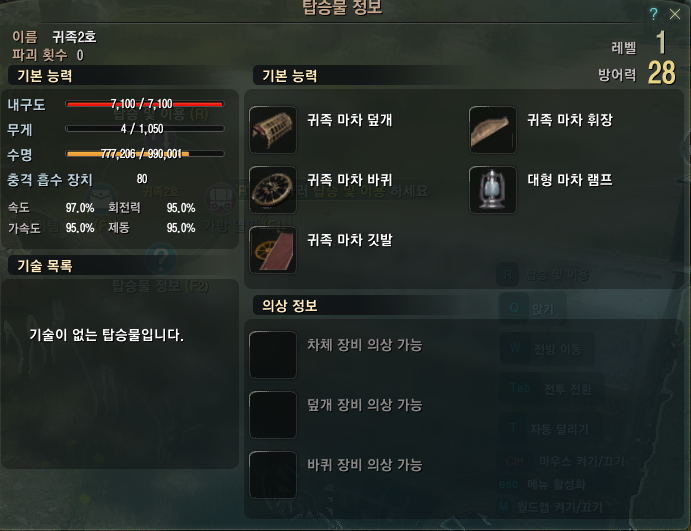The width and height of the screenshot is (691, 531).
Task: Open the help question mark
Action: [x=653, y=13]
